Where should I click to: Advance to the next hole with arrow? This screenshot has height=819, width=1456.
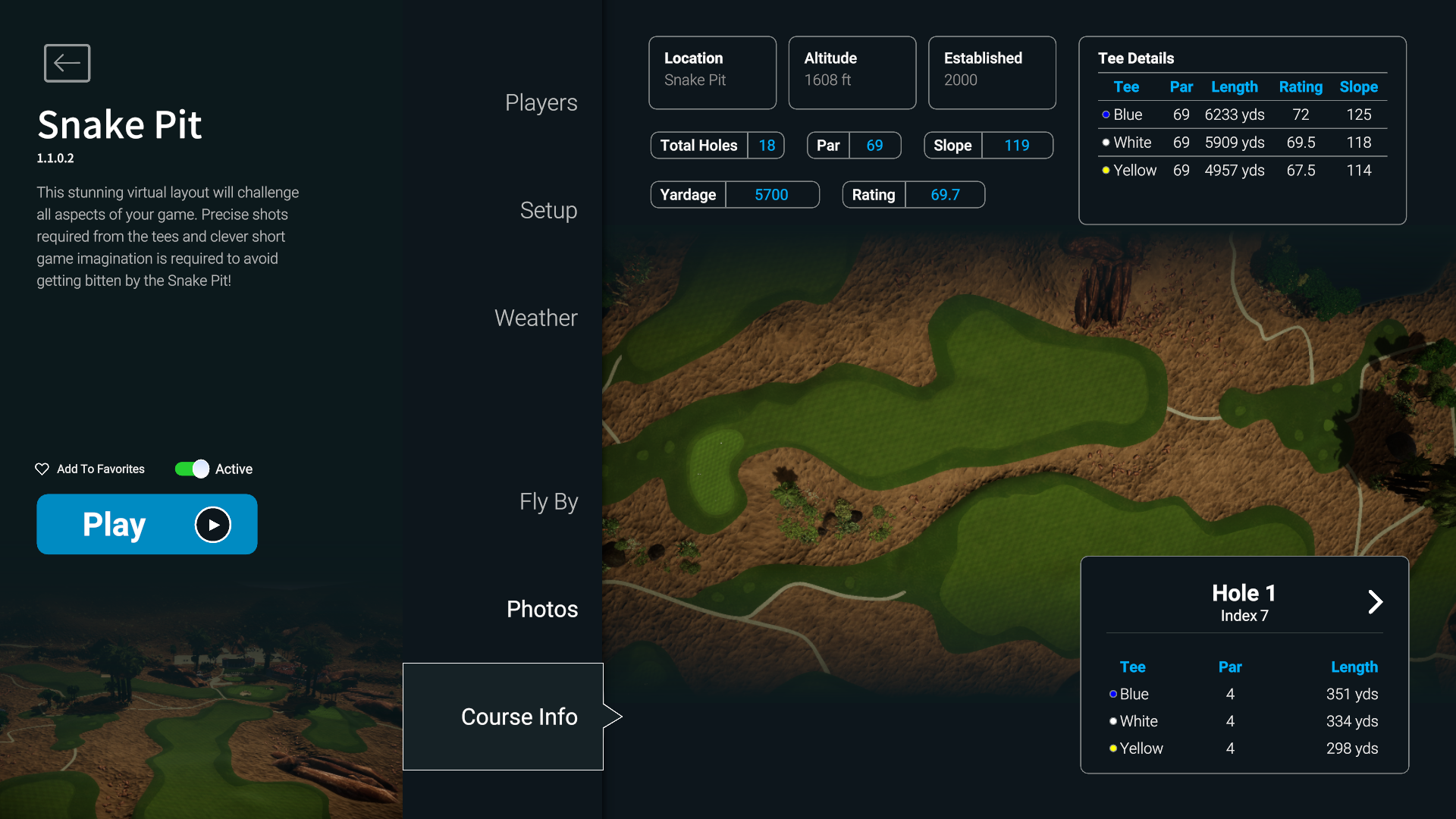pos(1375,602)
